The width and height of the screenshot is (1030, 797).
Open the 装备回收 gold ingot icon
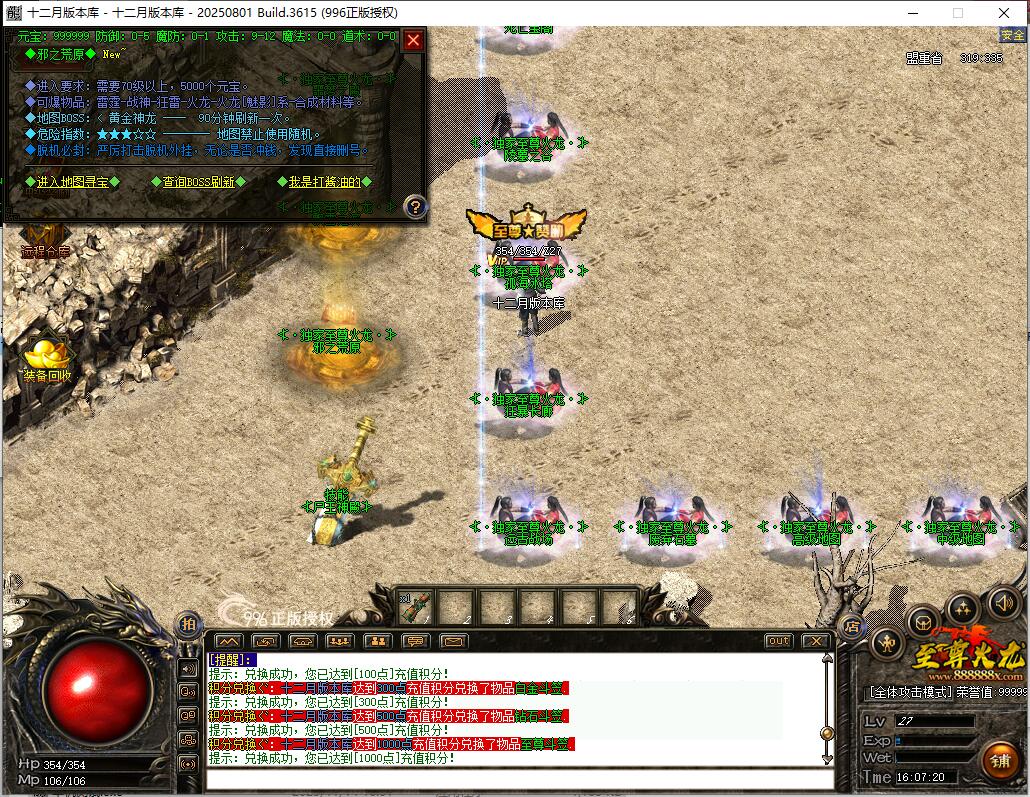tap(46, 358)
